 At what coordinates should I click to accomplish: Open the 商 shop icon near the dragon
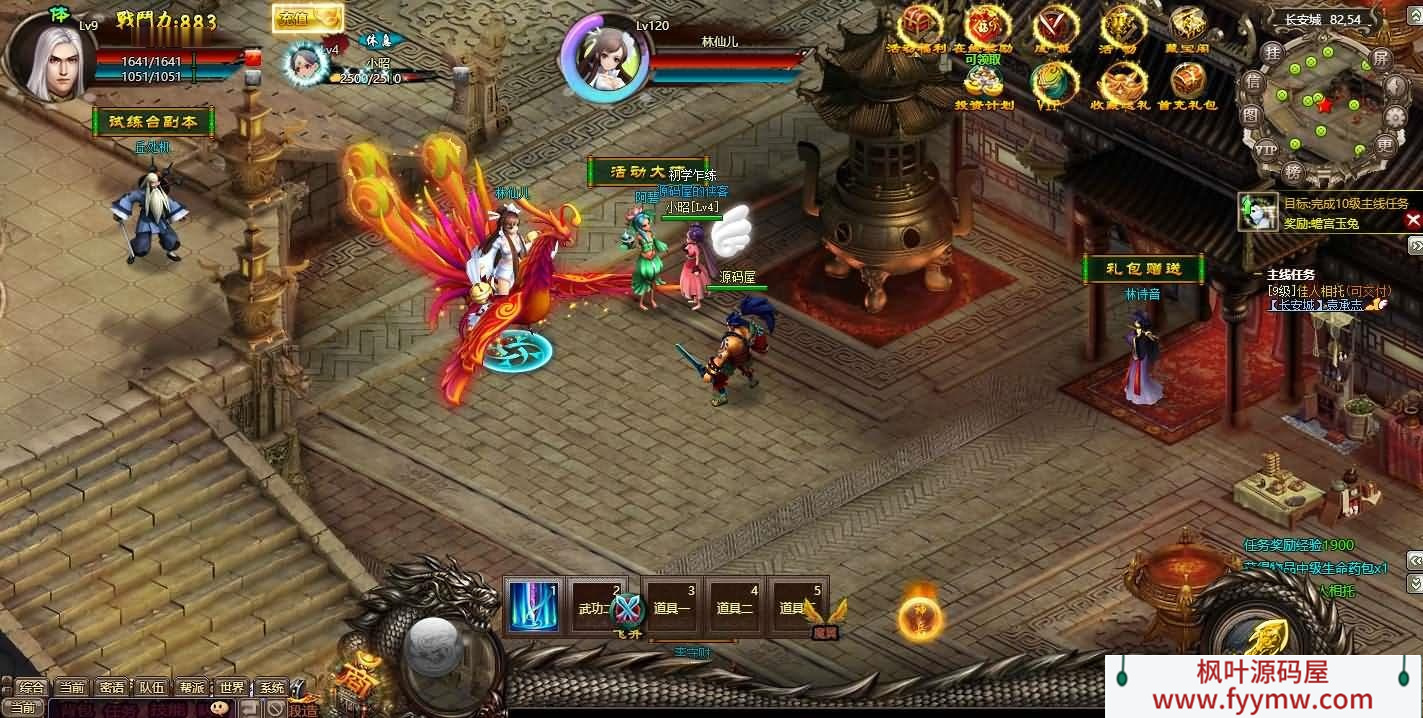(x=357, y=679)
